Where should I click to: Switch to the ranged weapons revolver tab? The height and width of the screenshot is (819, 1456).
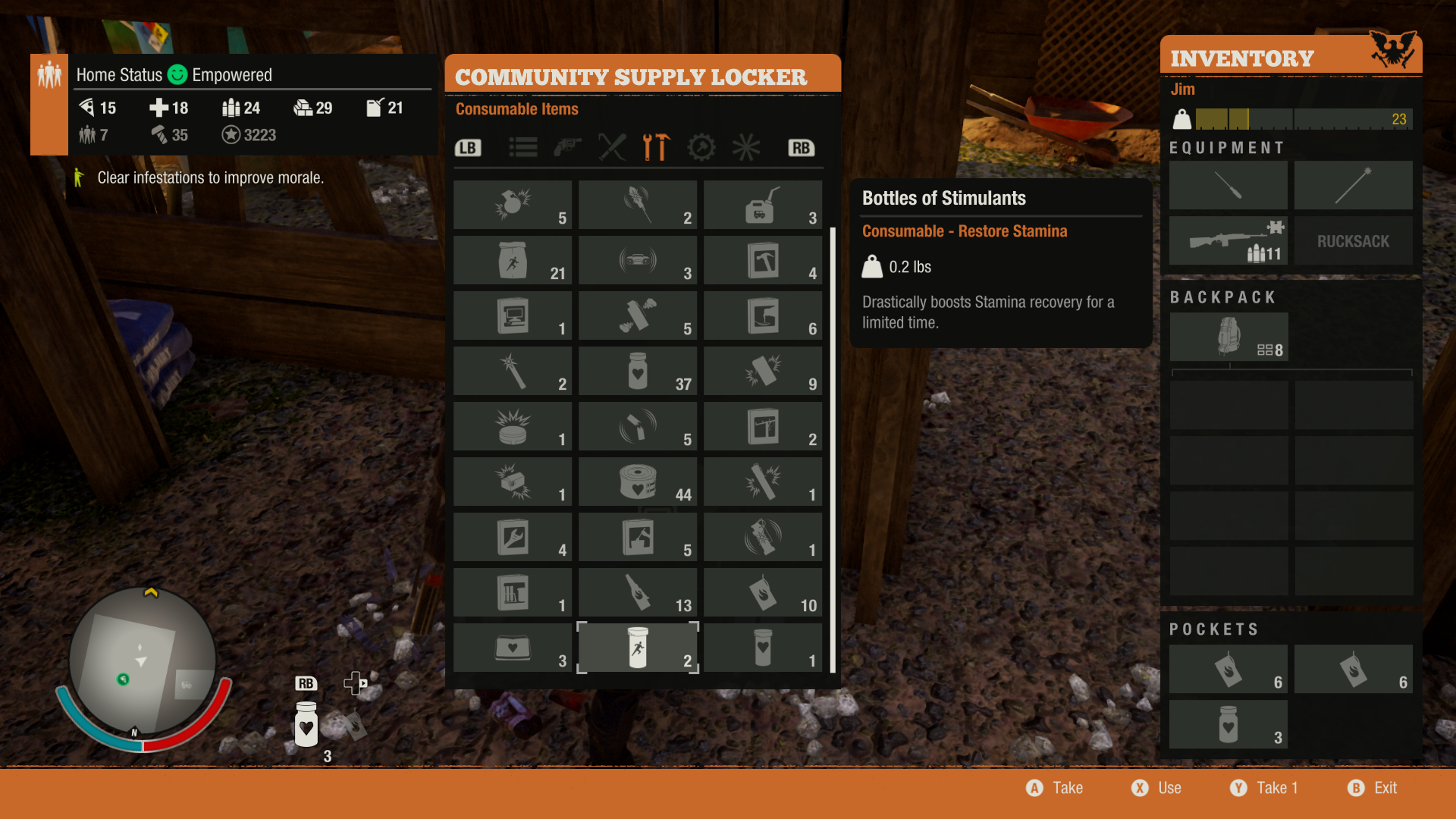pyautogui.click(x=567, y=147)
